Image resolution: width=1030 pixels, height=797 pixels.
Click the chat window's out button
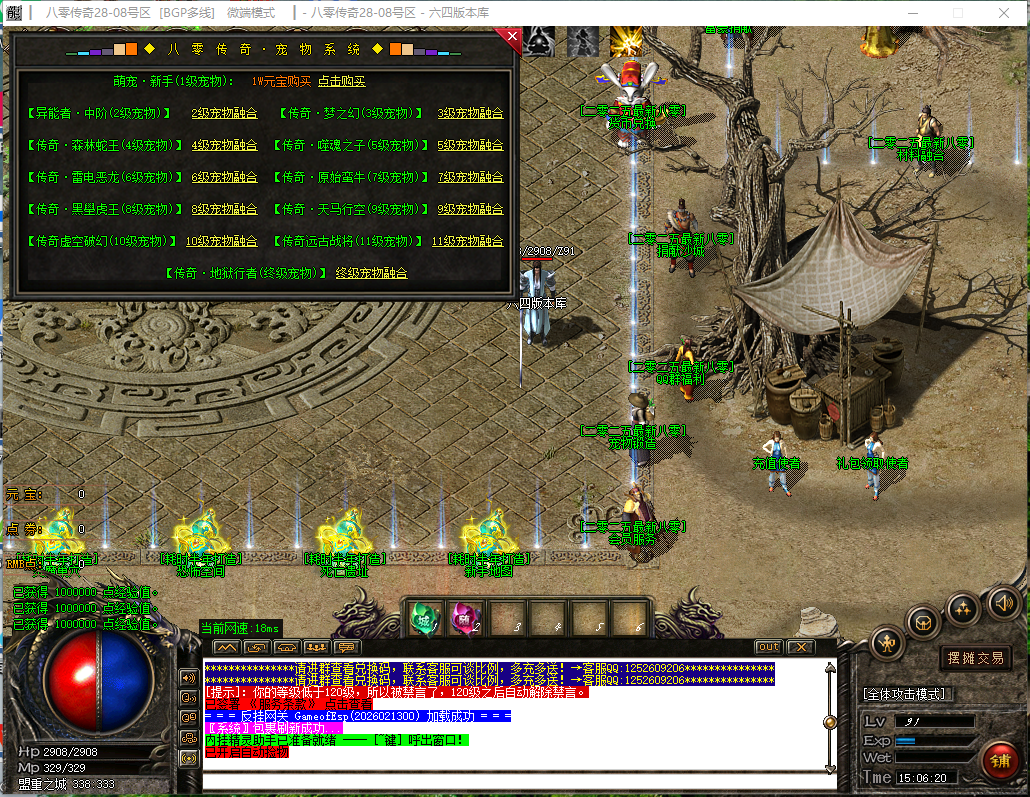click(768, 647)
